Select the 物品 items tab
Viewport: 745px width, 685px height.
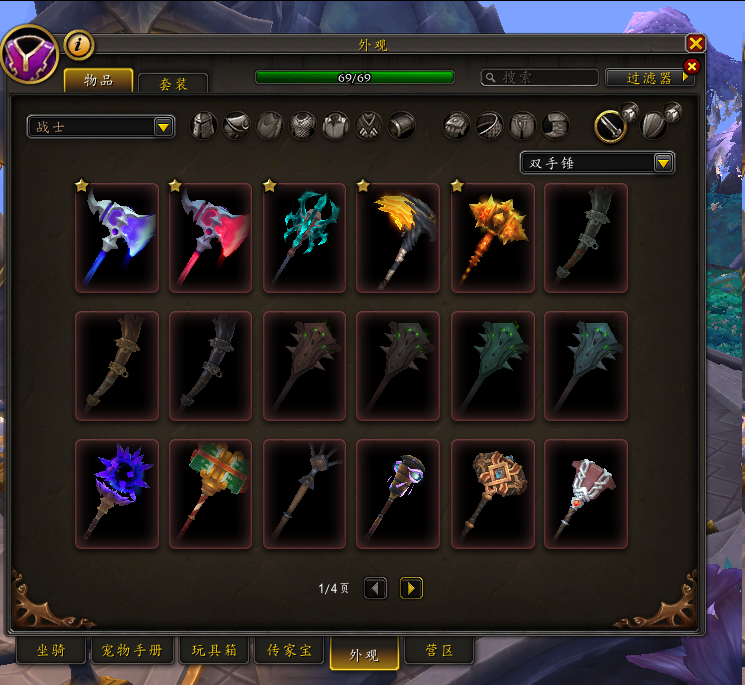tap(98, 81)
